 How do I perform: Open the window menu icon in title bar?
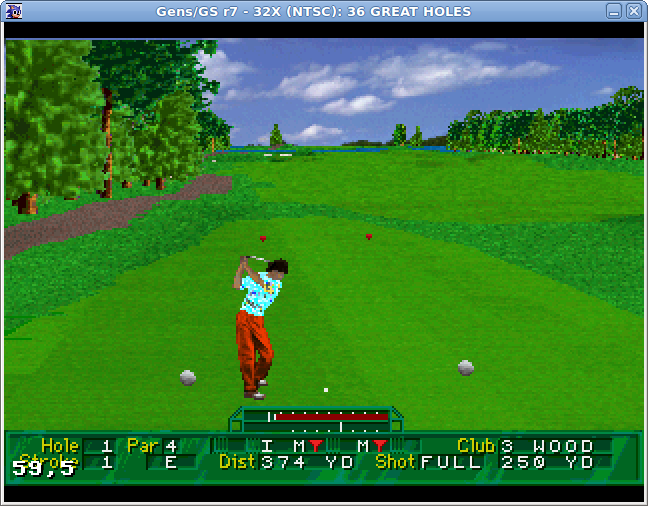point(11,11)
